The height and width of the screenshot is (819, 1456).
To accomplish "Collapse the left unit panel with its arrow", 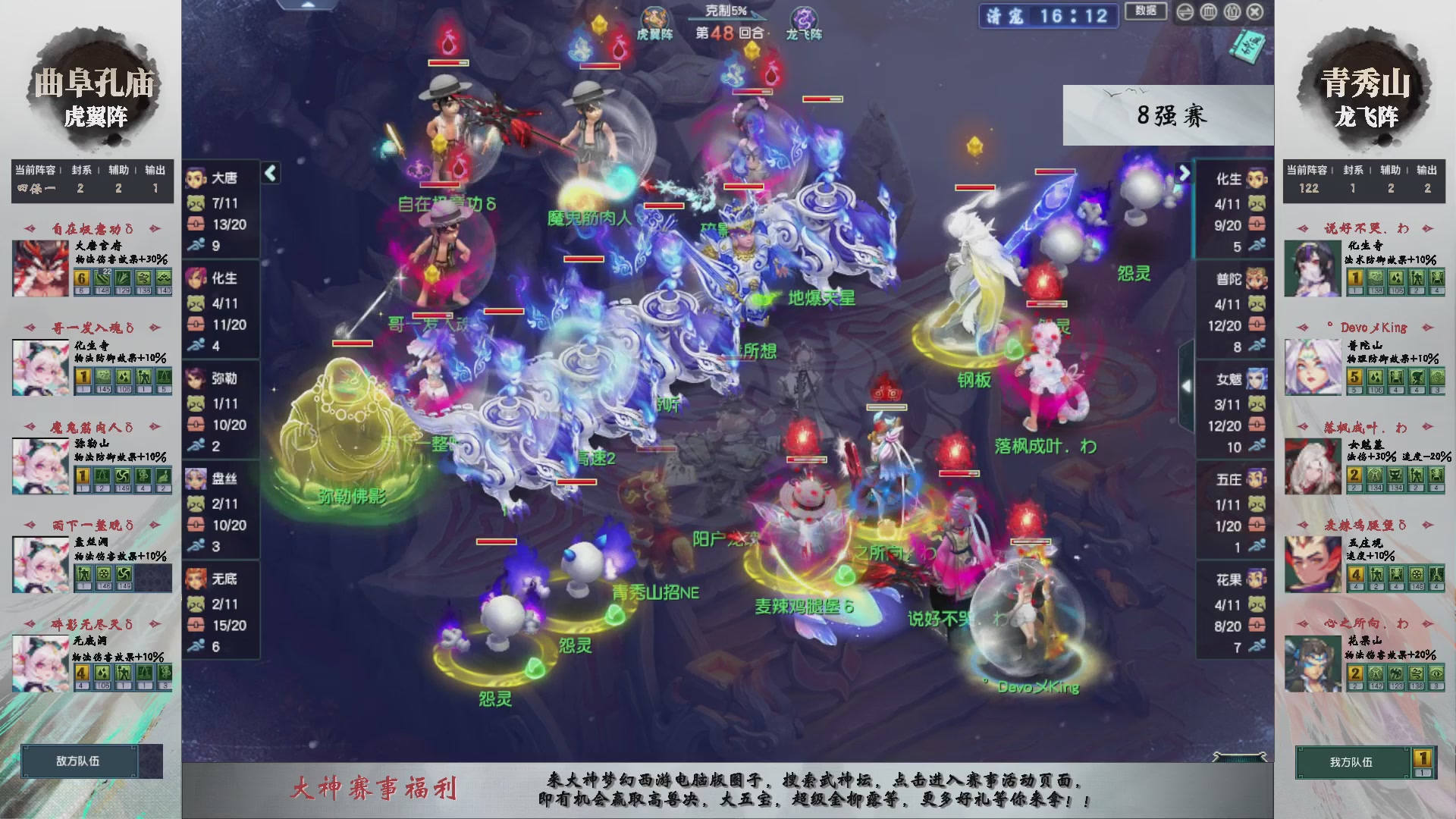I will (269, 174).
